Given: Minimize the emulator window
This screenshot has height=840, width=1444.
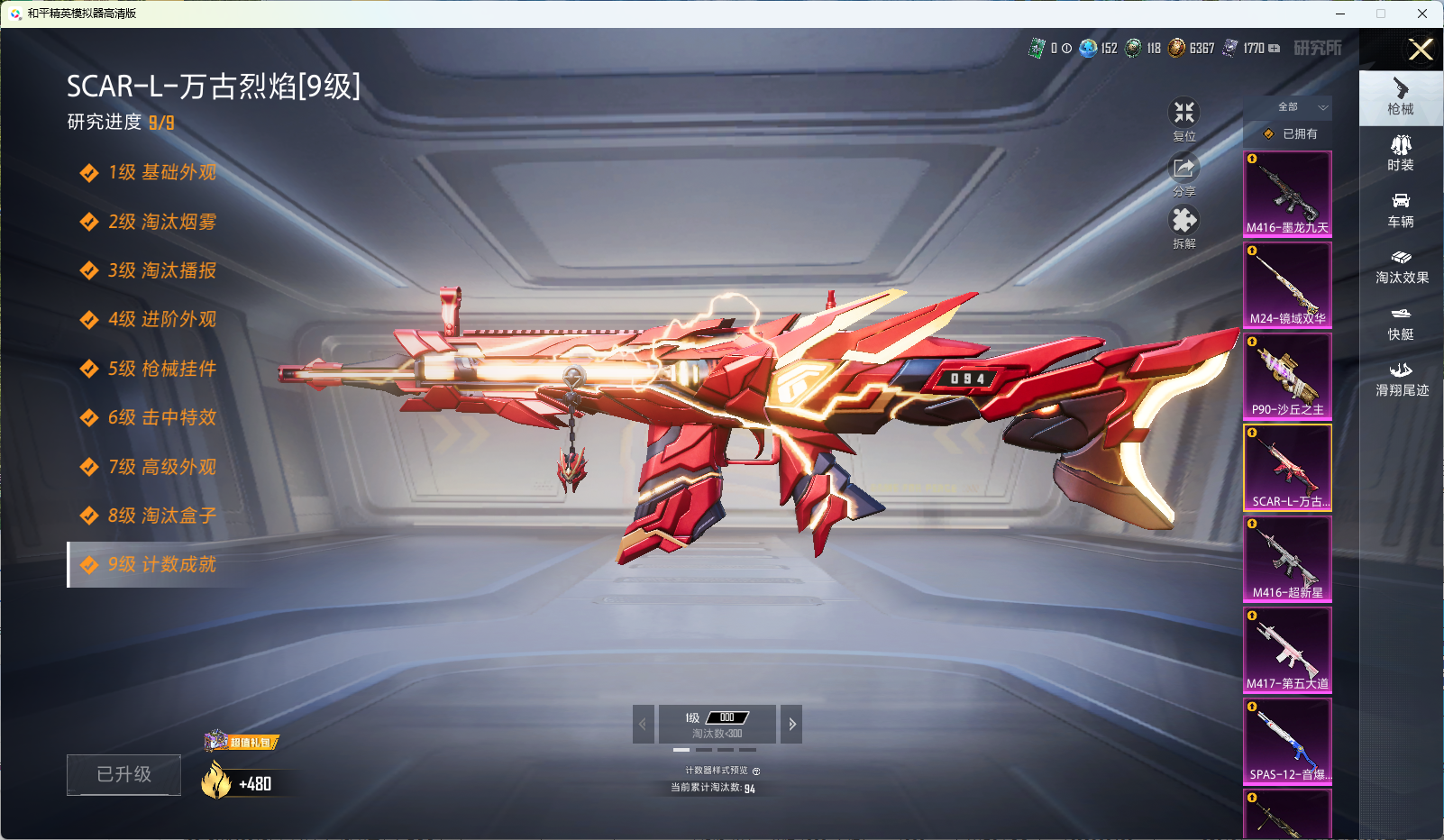Looking at the screenshot, I should [x=1340, y=14].
